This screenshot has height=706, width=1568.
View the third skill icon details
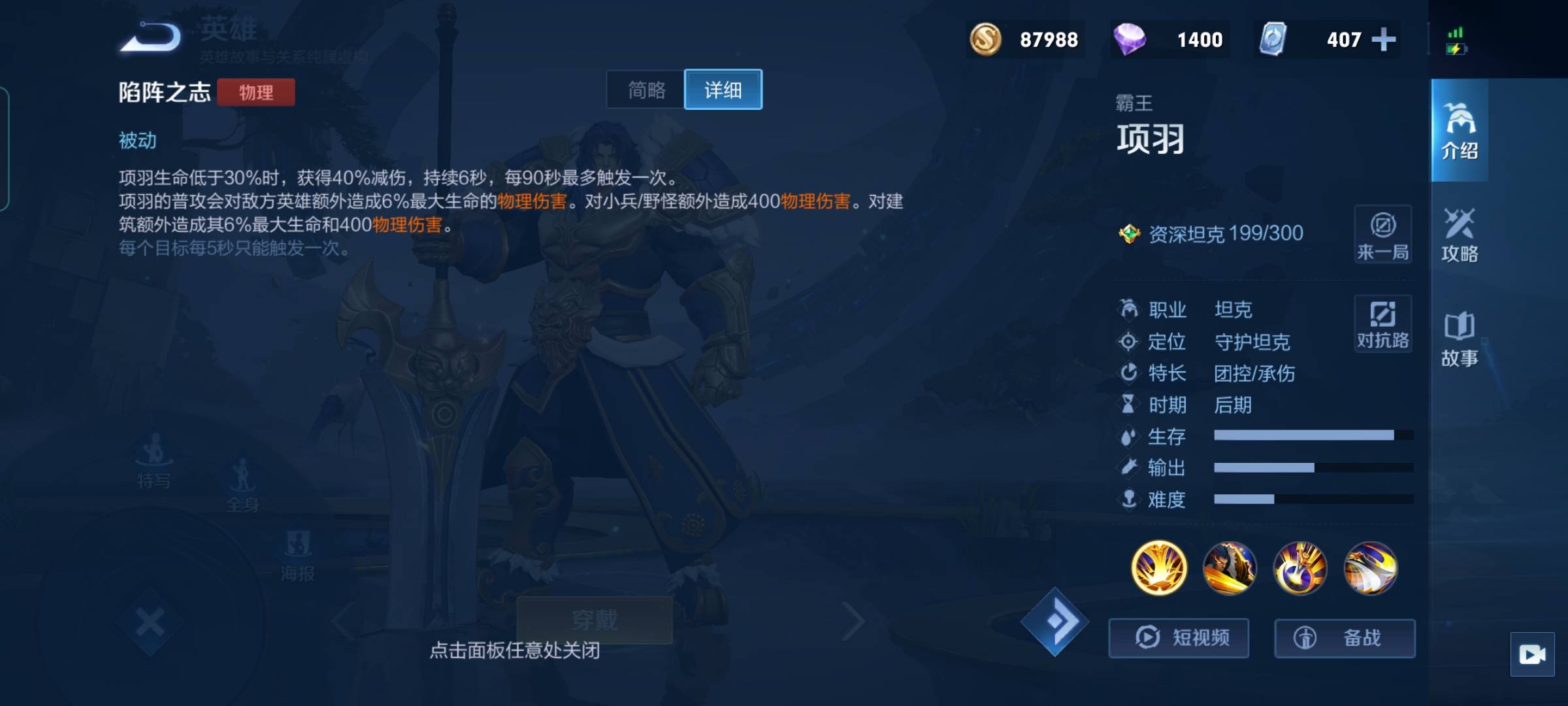pos(1300,569)
